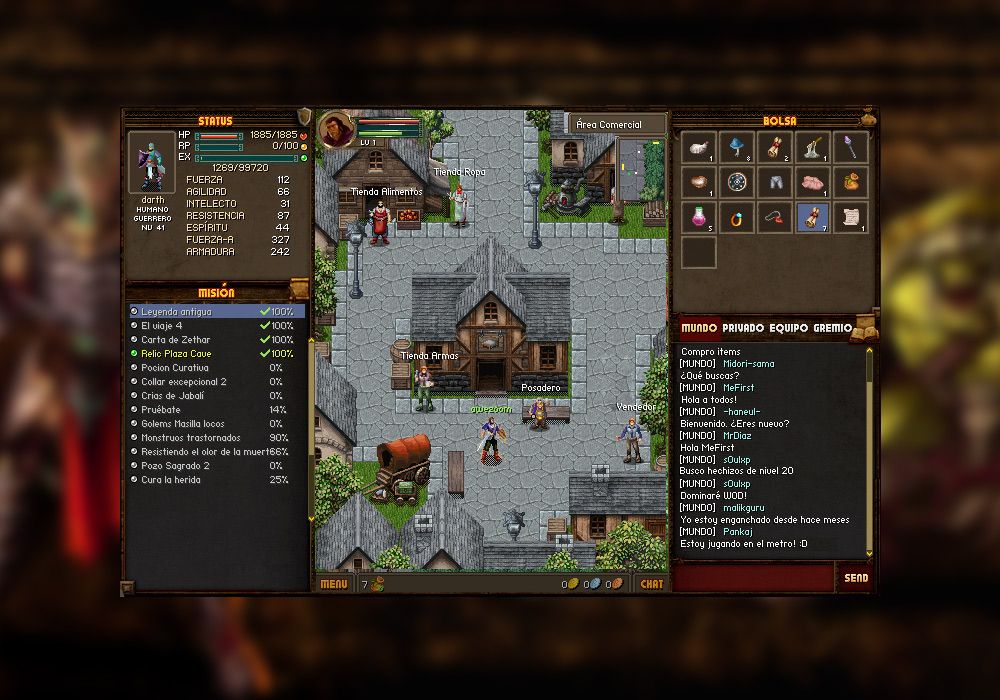
Task: Switch to the PRIVADO chat tab
Action: 743,328
